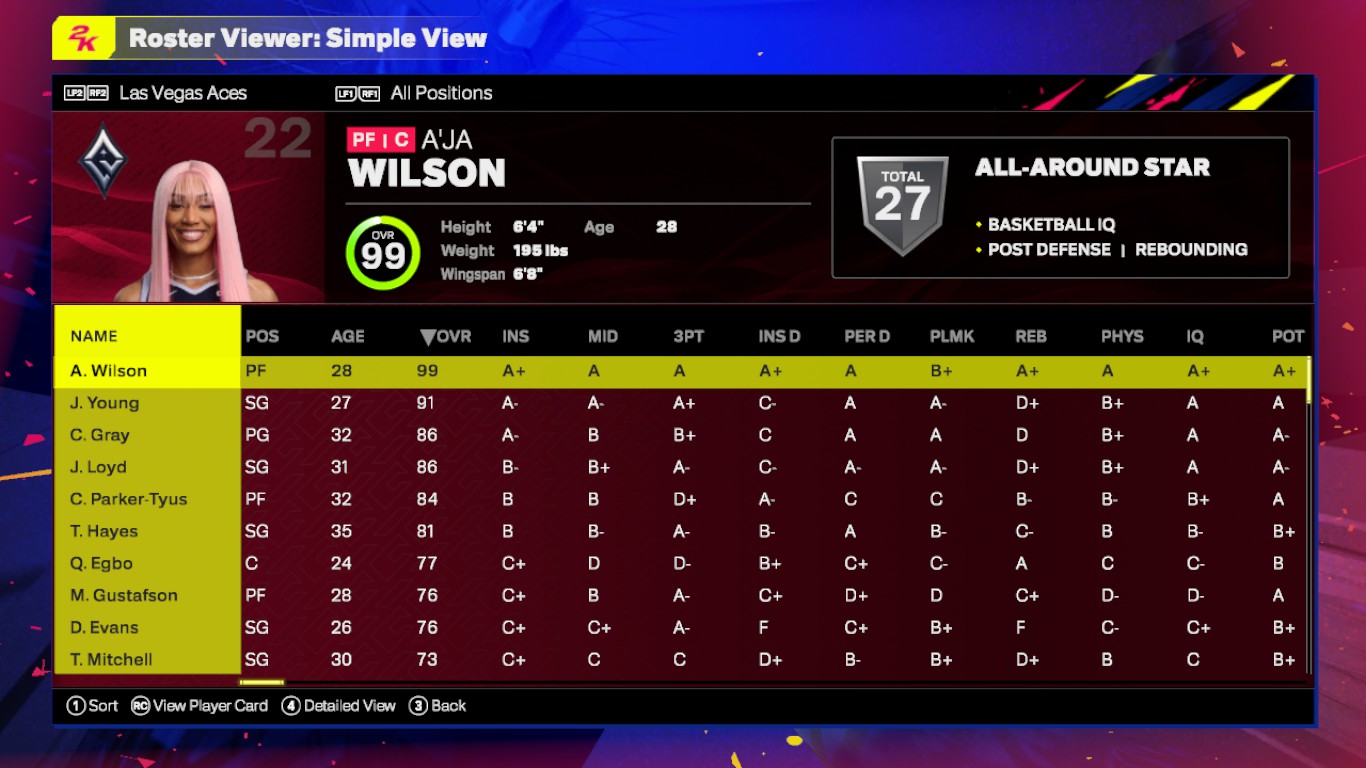Sort players by the AGE column
Viewport: 1366px width, 768px height.
click(348, 336)
